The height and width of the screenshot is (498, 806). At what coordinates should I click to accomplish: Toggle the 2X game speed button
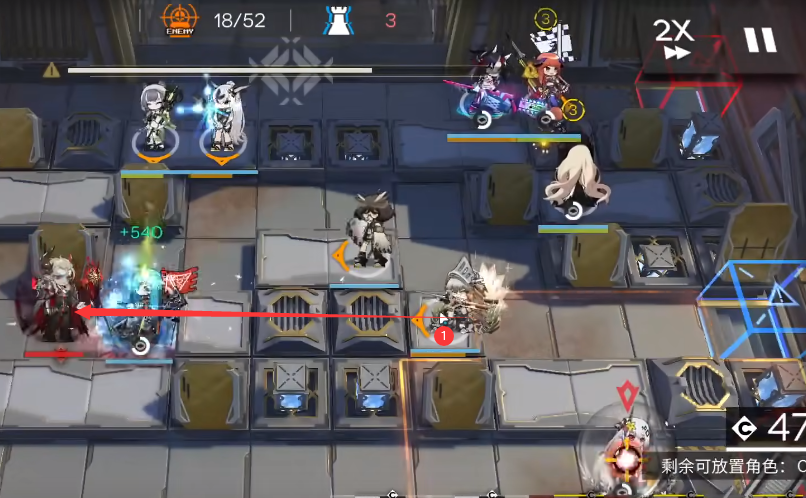coord(675,39)
